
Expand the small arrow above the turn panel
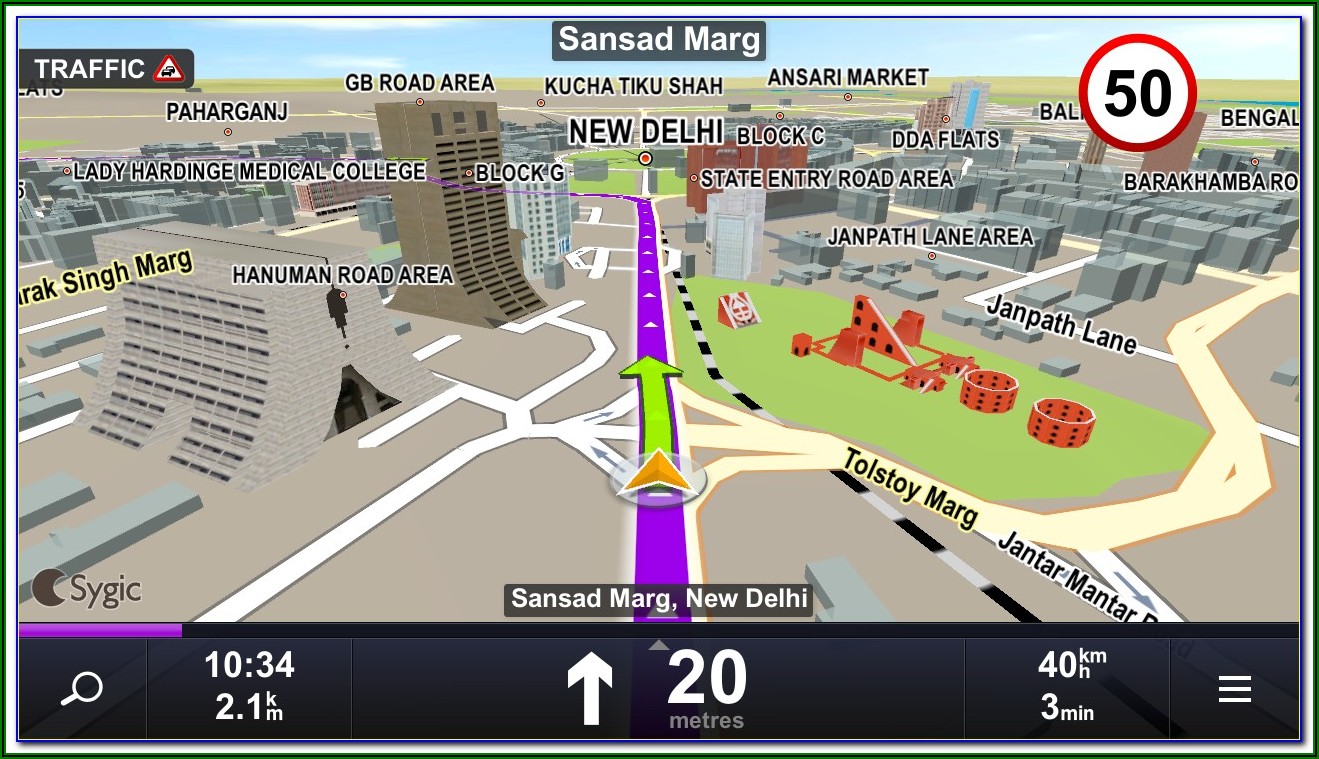[x=658, y=646]
